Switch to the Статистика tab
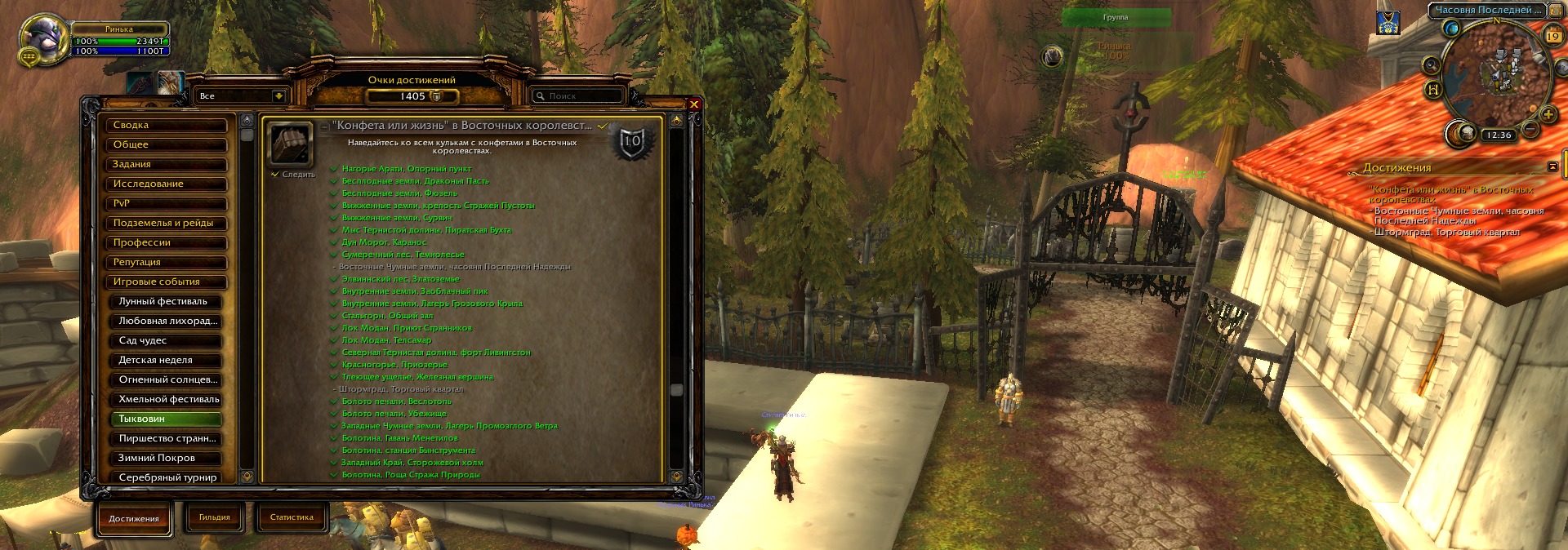Image resolution: width=1568 pixels, height=550 pixels. pyautogui.click(x=292, y=517)
